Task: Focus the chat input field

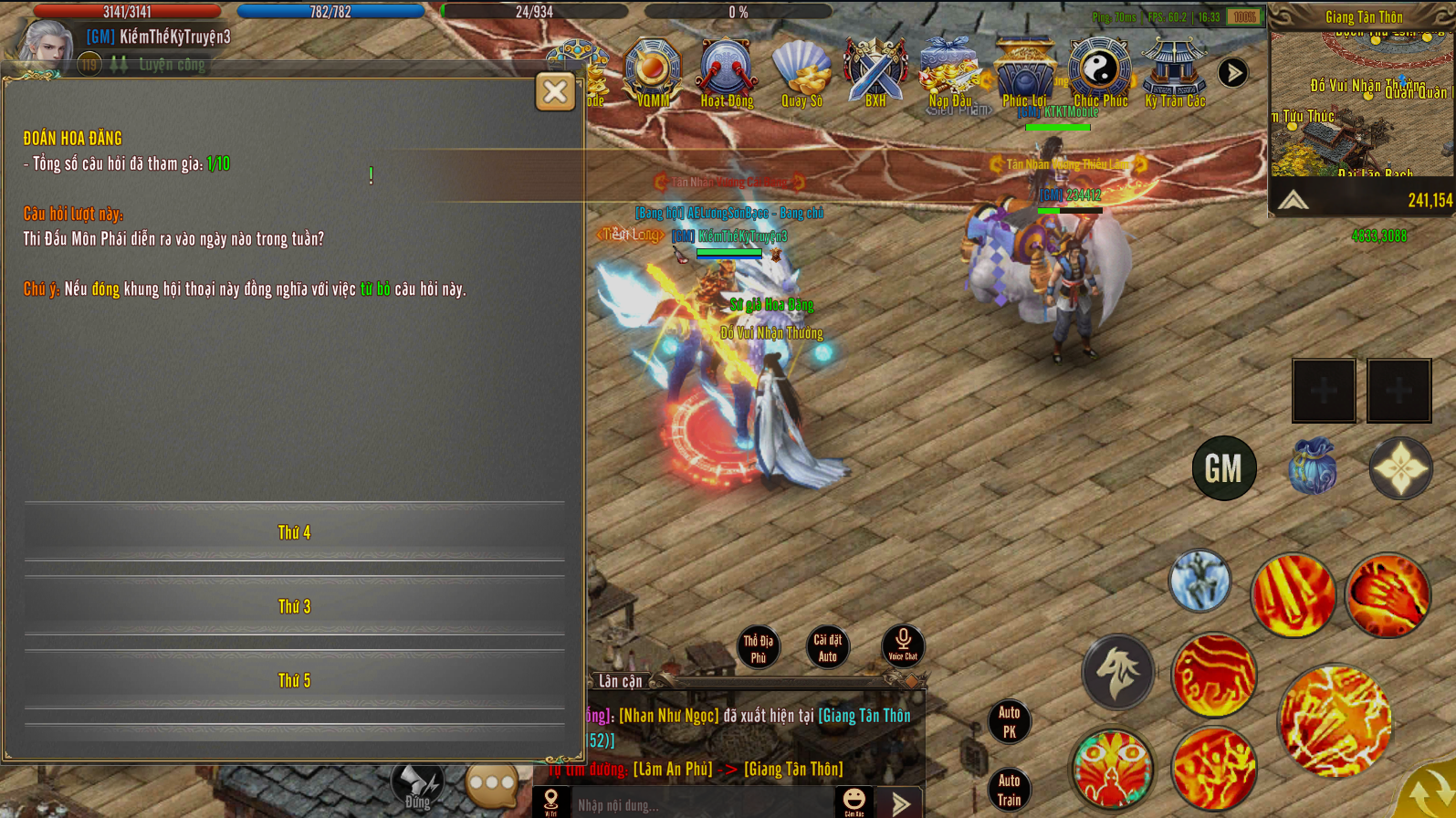Action: [703, 804]
